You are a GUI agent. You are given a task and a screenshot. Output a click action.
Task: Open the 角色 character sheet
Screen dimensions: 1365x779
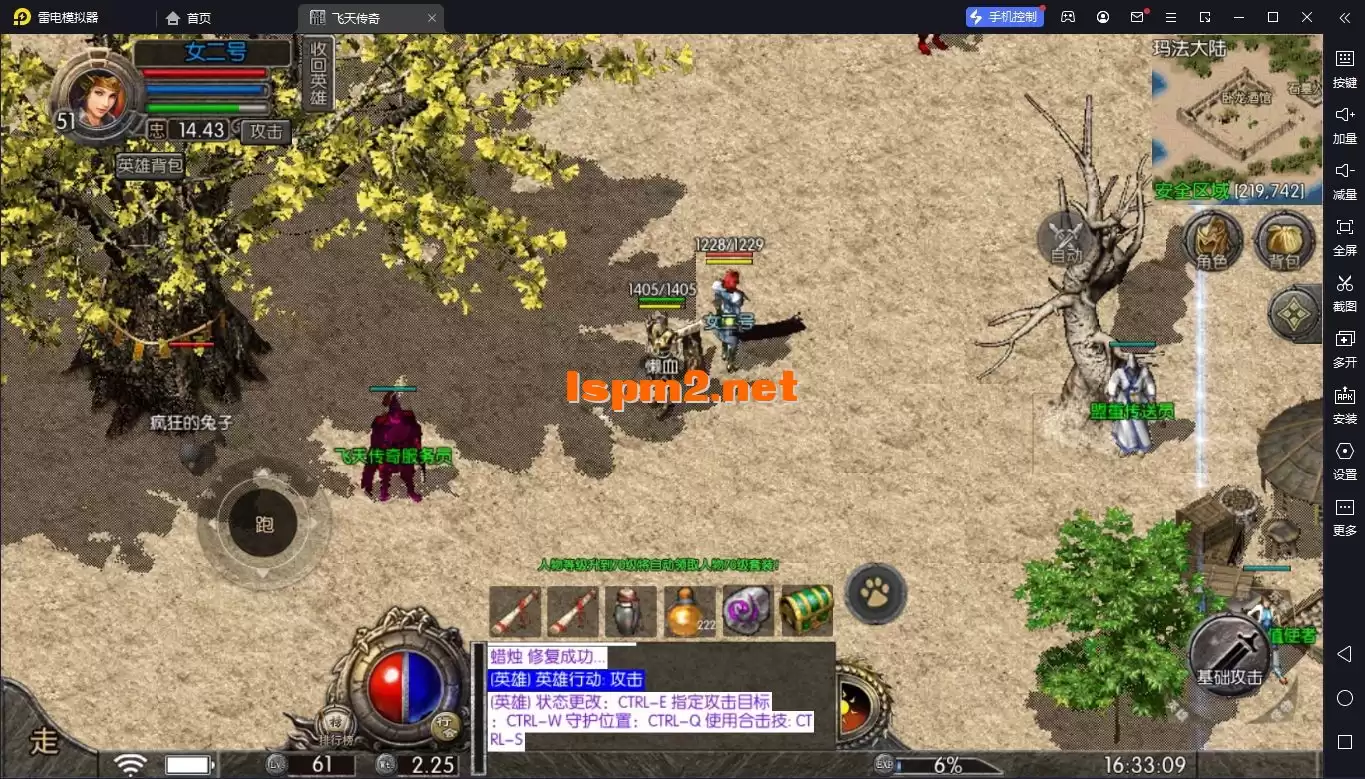coord(1212,242)
